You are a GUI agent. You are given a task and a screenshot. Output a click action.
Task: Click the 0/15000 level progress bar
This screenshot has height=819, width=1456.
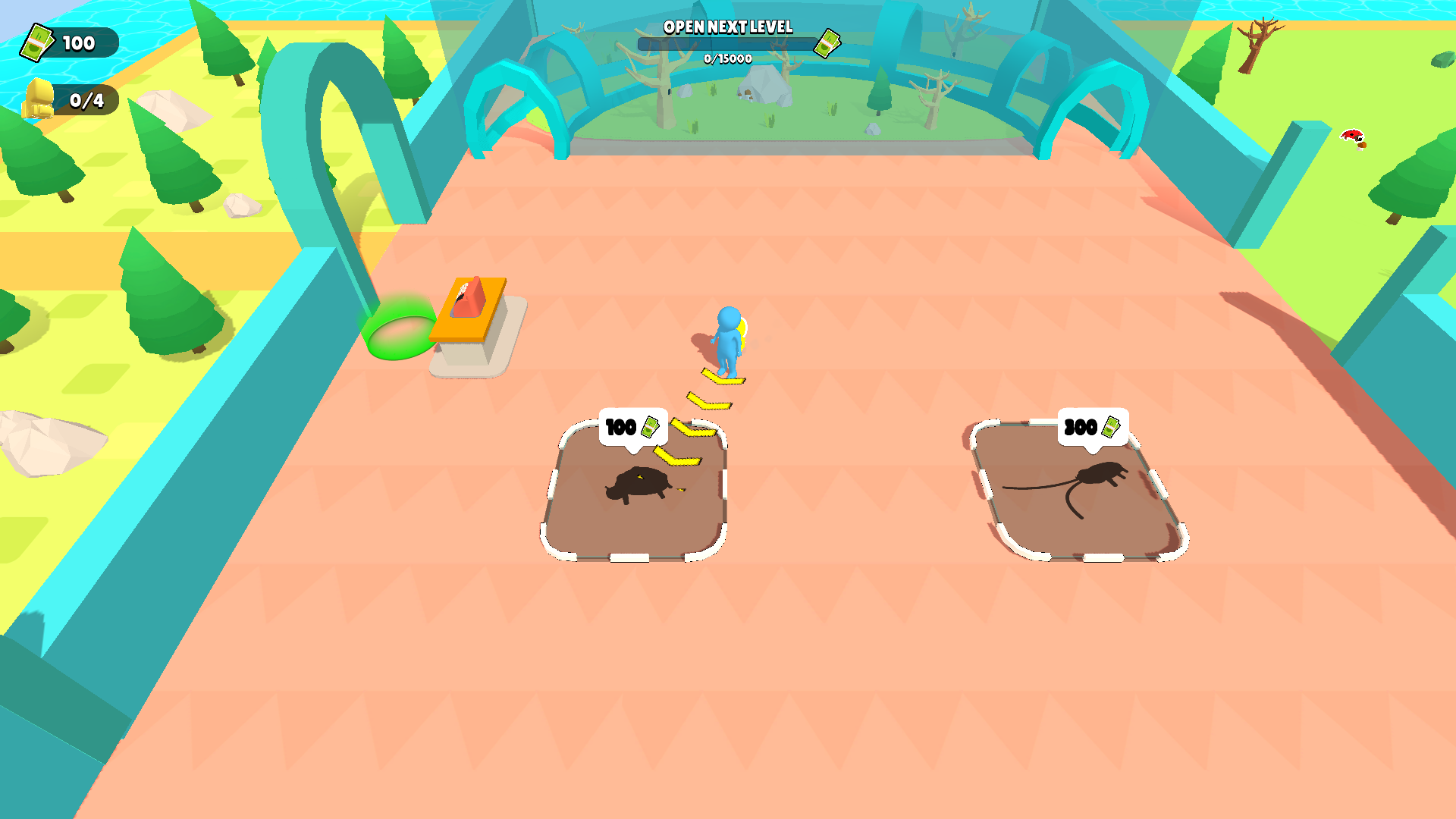click(726, 45)
